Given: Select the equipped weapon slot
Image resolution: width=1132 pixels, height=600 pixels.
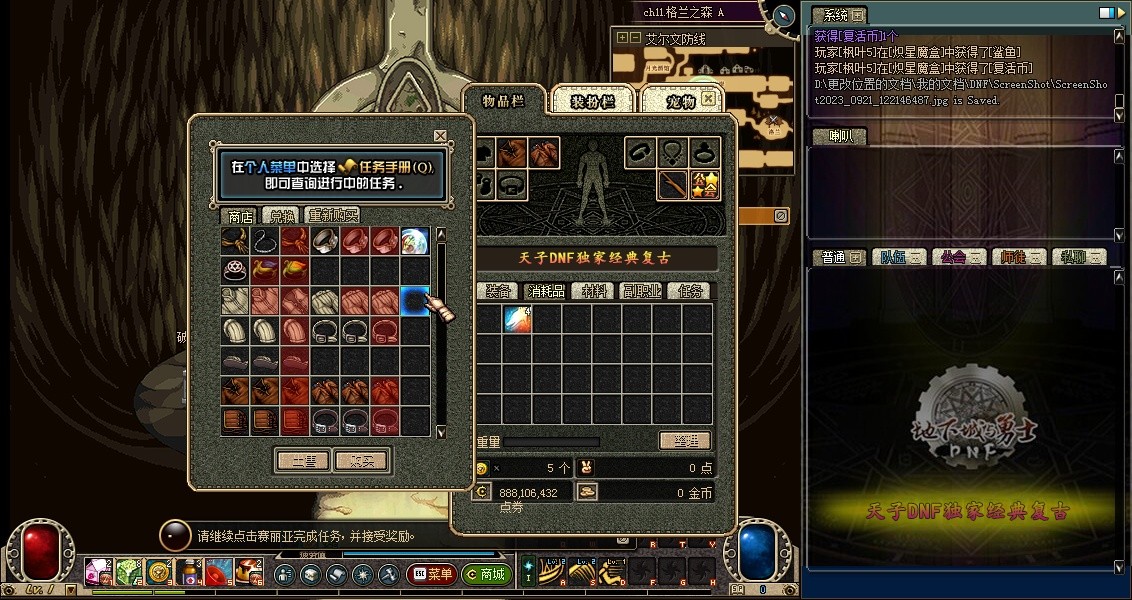Looking at the screenshot, I should tap(672, 185).
